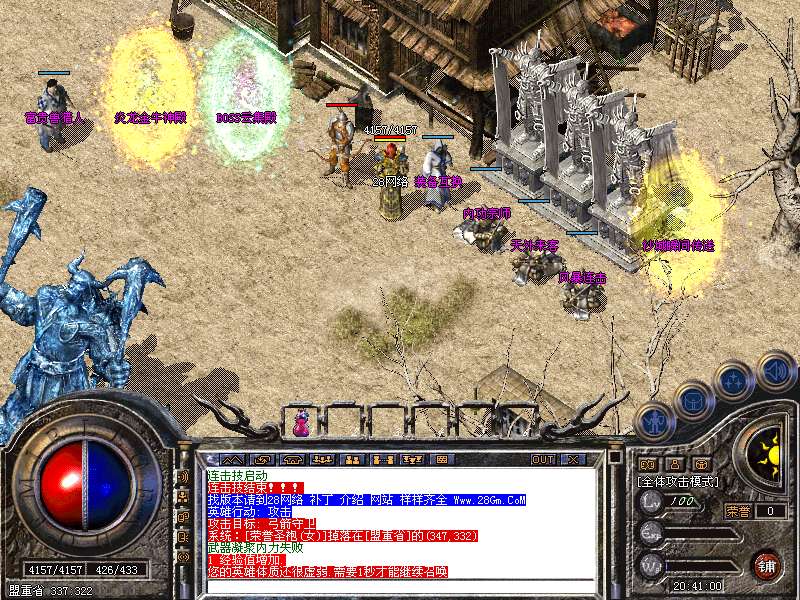The height and width of the screenshot is (600, 800).
Task: Click the 荣誉 honor label button
Action: tap(737, 511)
